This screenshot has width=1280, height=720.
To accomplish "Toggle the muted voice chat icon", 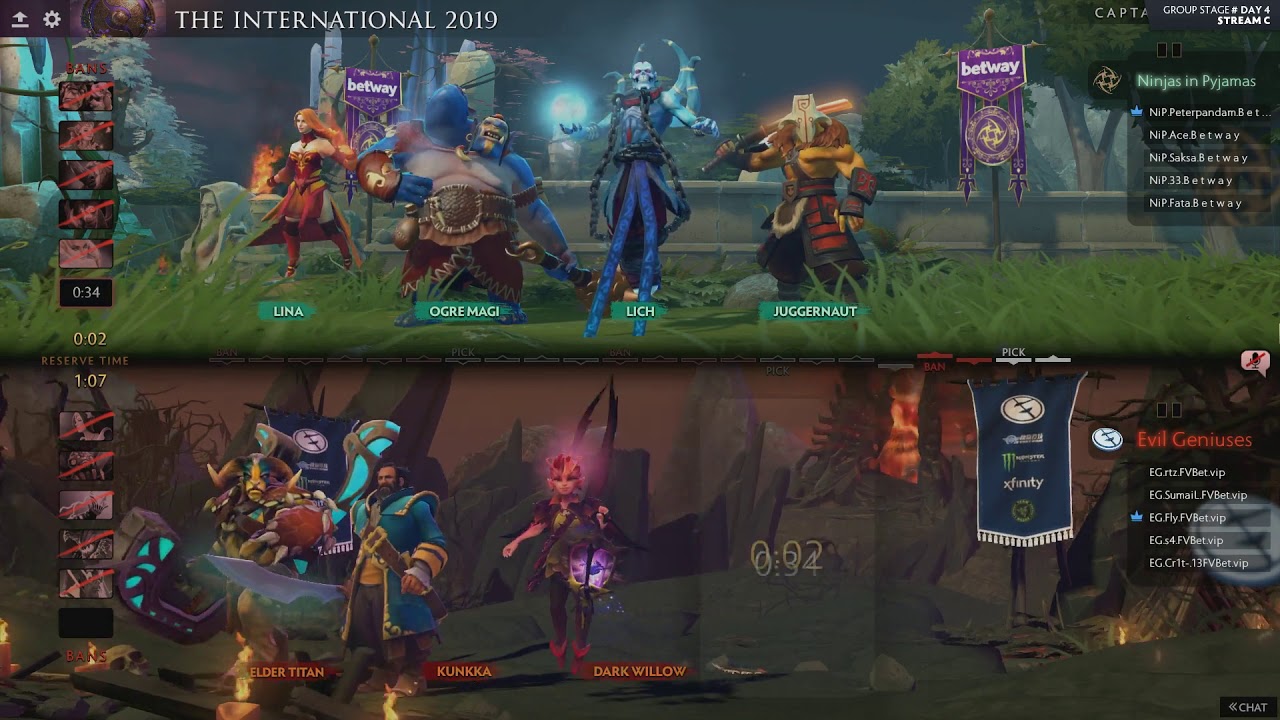I will click(1254, 361).
